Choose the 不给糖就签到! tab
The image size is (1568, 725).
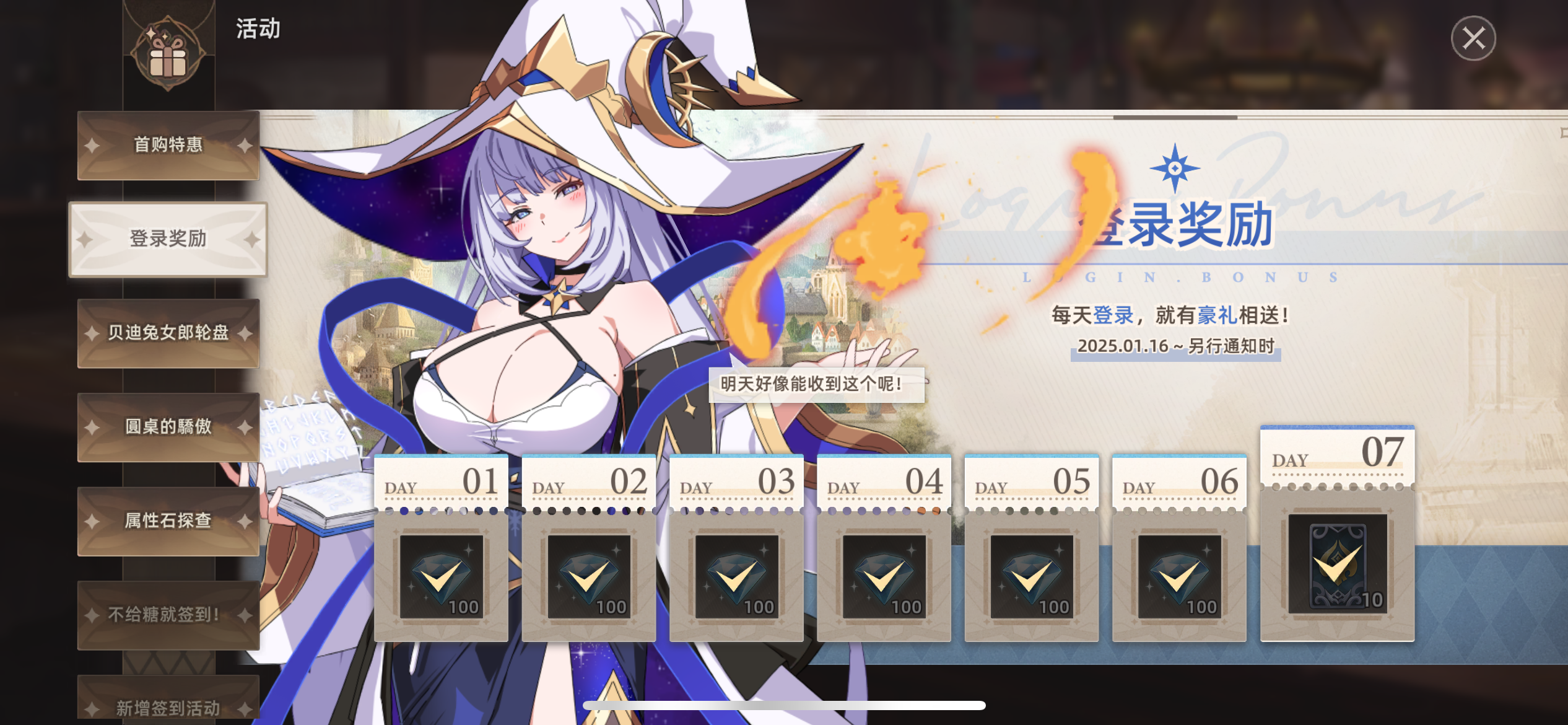coord(168,614)
